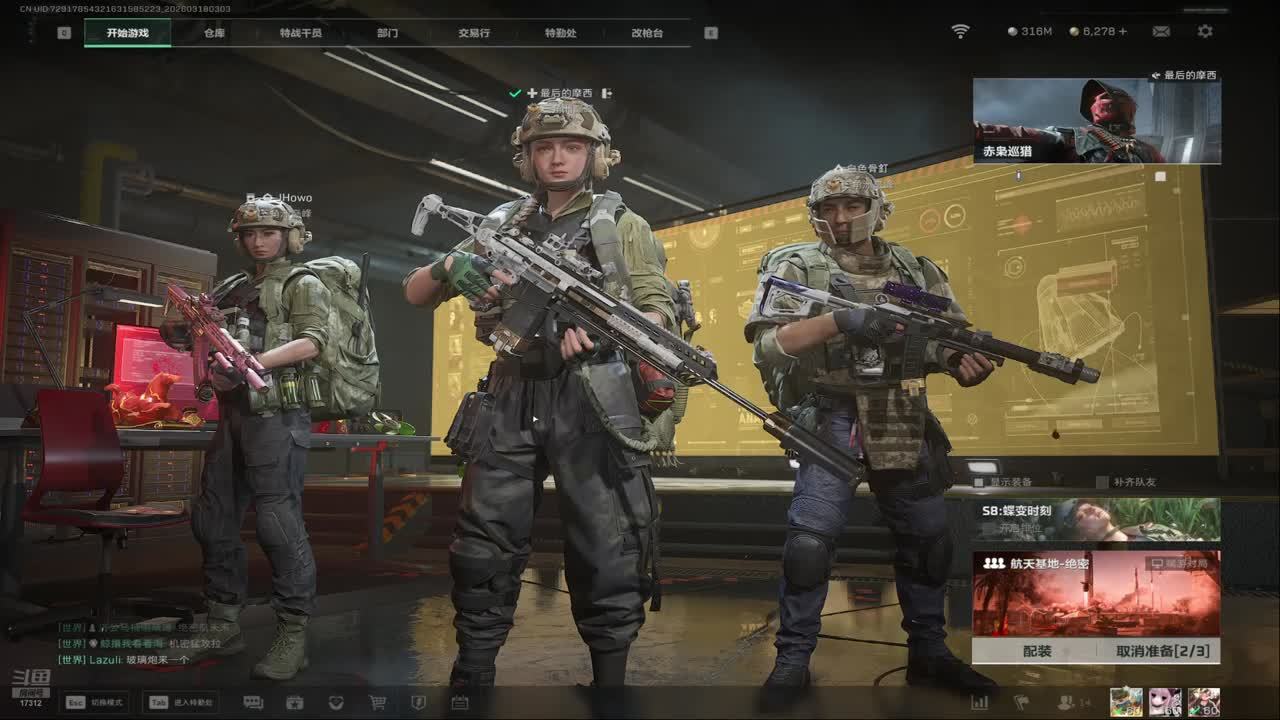Select the 开始游戏 start game tab
Viewport: 1280px width, 720px height.
[127, 33]
